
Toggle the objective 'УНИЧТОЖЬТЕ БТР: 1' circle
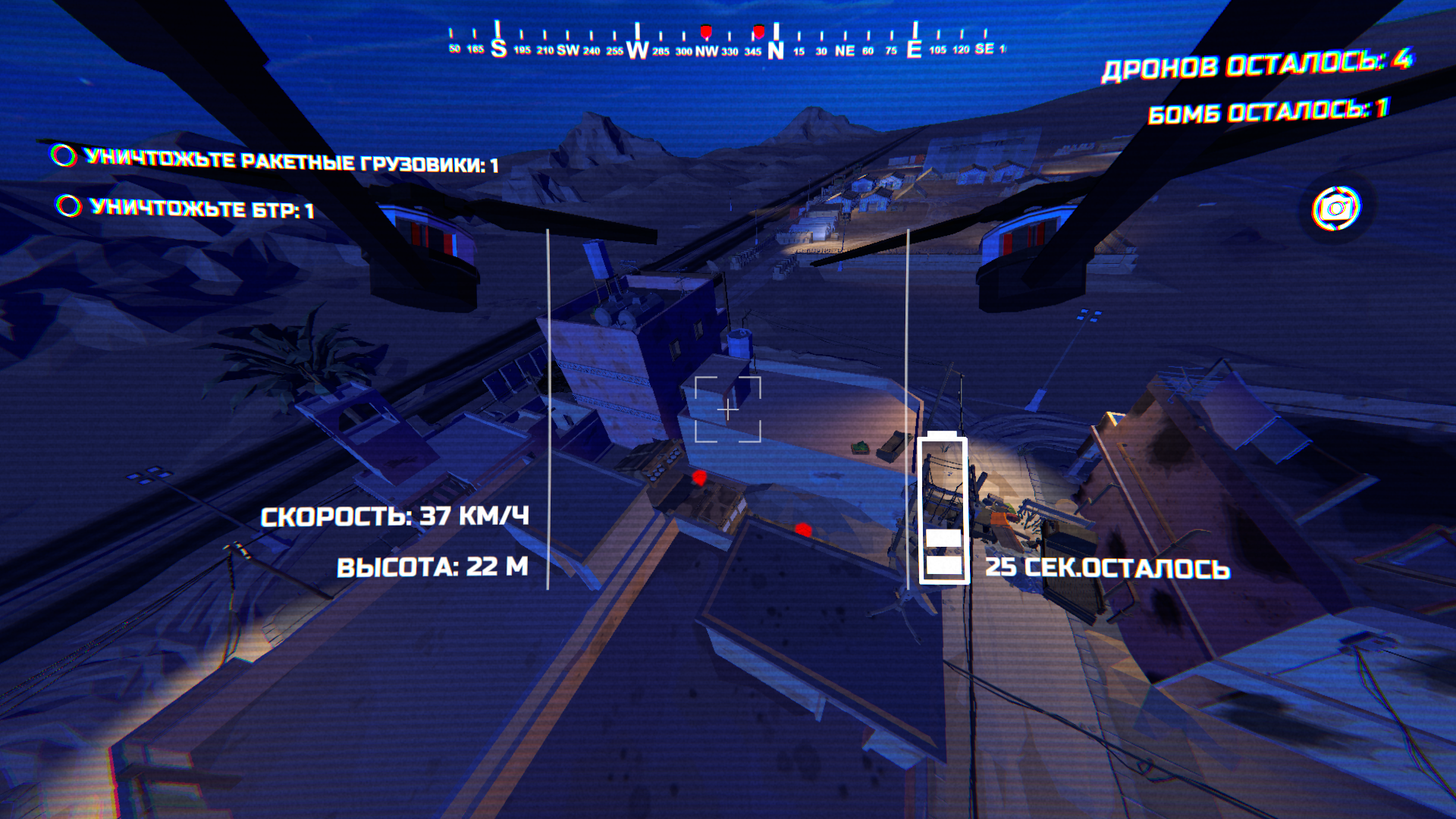click(x=68, y=203)
